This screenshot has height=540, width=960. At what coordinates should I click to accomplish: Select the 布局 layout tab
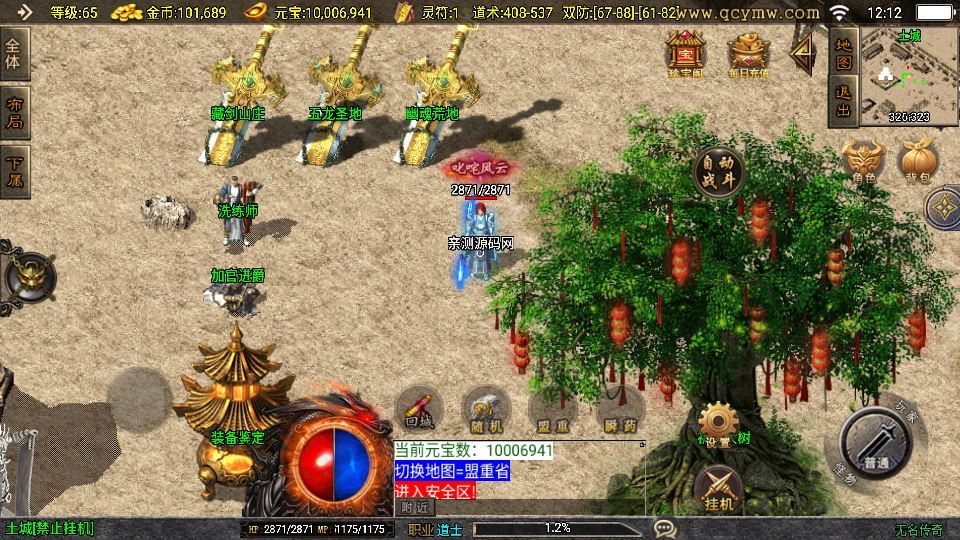tap(15, 113)
